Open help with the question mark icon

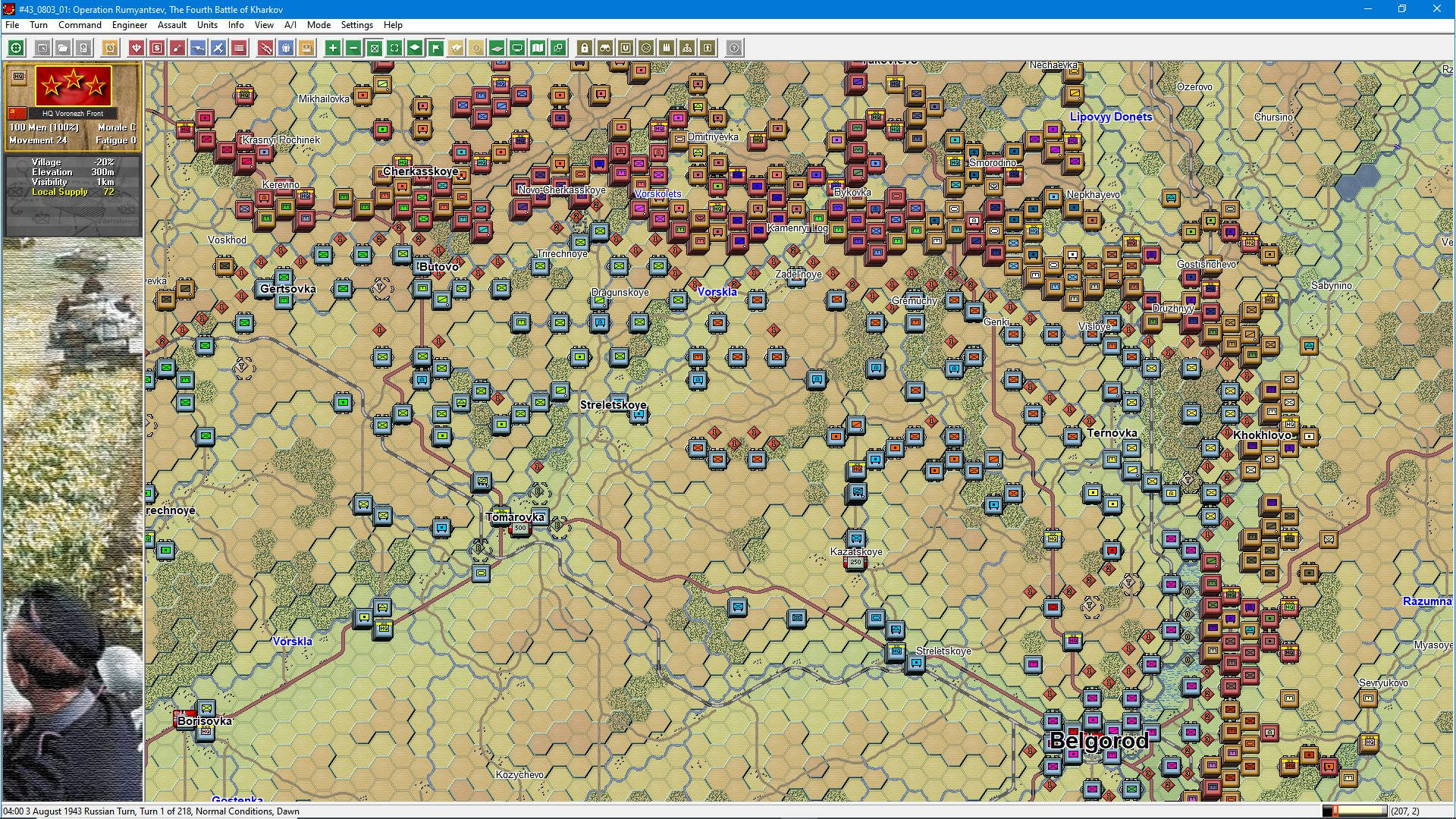pyautogui.click(x=733, y=48)
